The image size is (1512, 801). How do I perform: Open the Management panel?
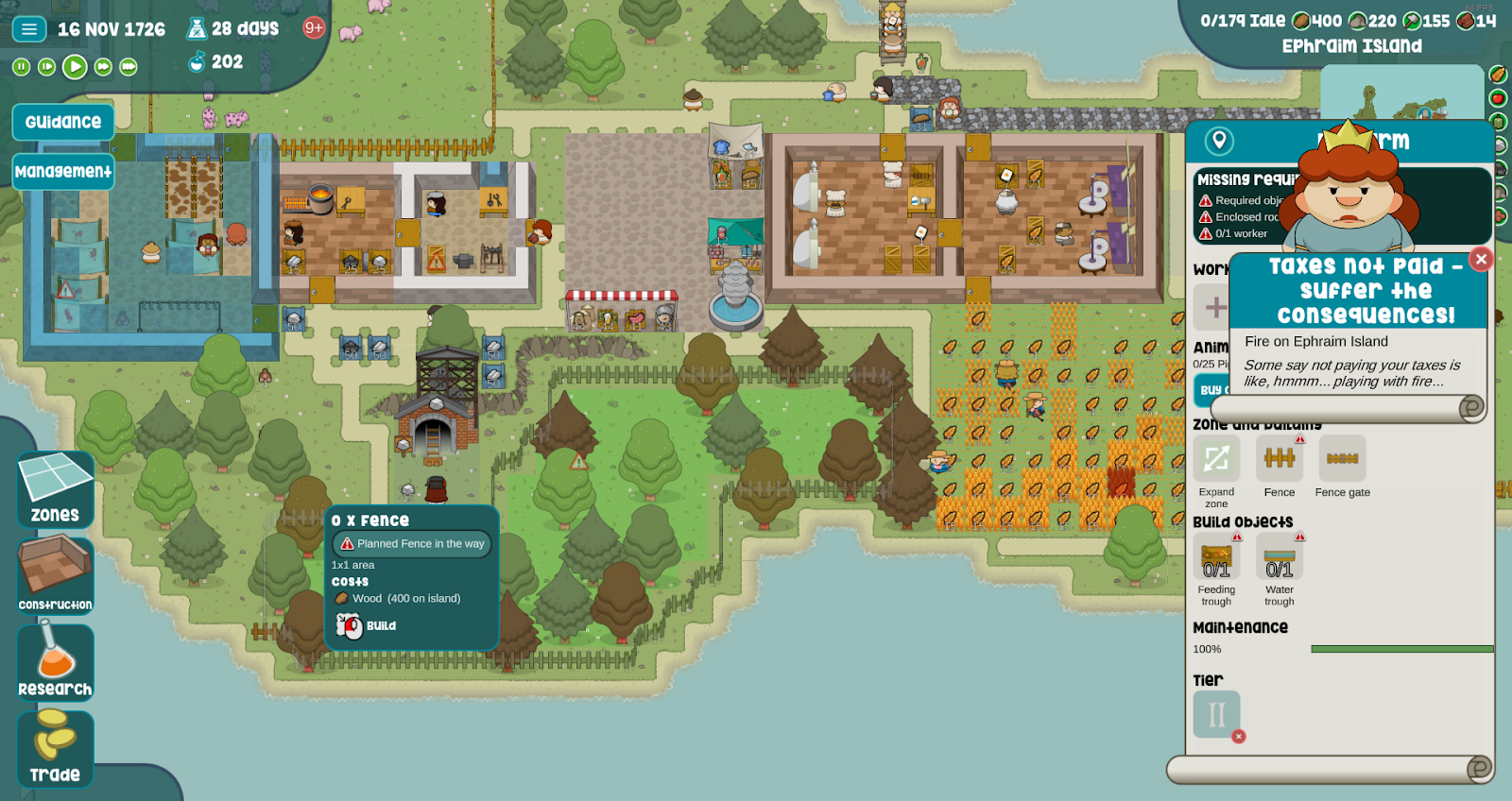pos(63,172)
